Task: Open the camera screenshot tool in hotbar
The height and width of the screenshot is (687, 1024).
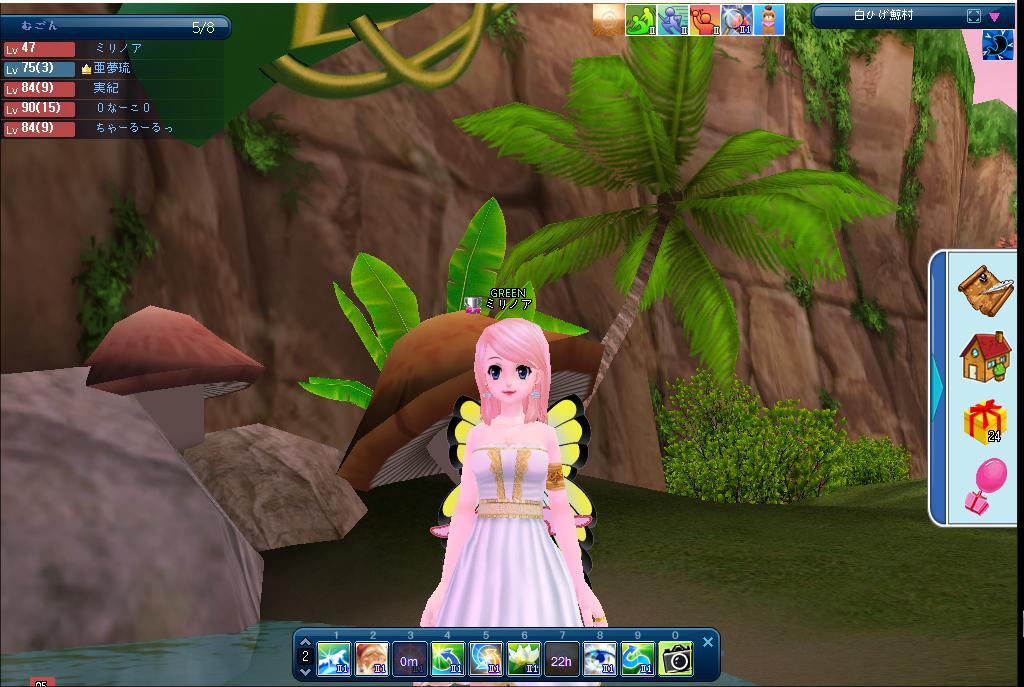Action: click(676, 659)
